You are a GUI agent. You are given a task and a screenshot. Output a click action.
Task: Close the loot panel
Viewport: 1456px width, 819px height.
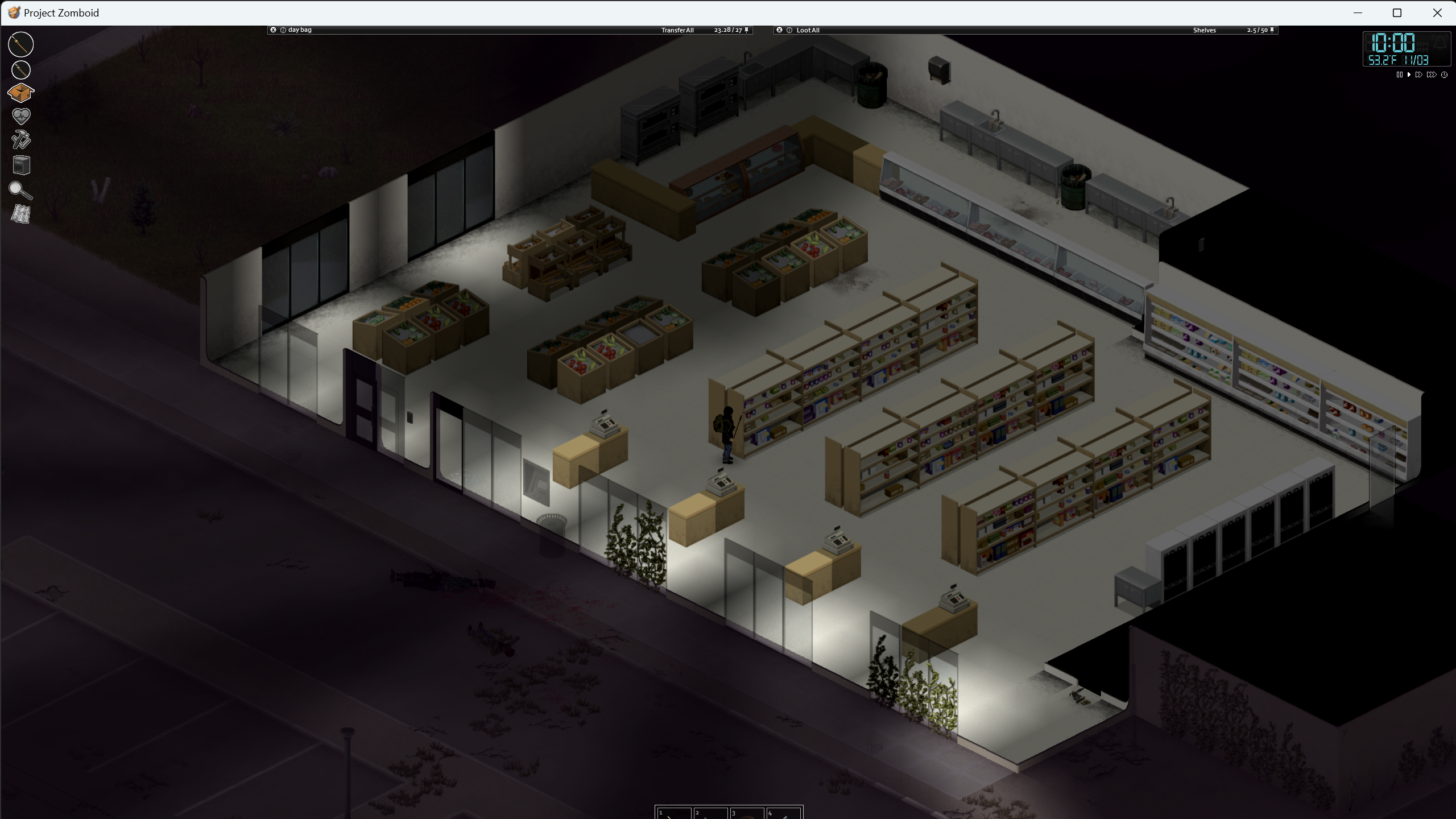(x=779, y=30)
